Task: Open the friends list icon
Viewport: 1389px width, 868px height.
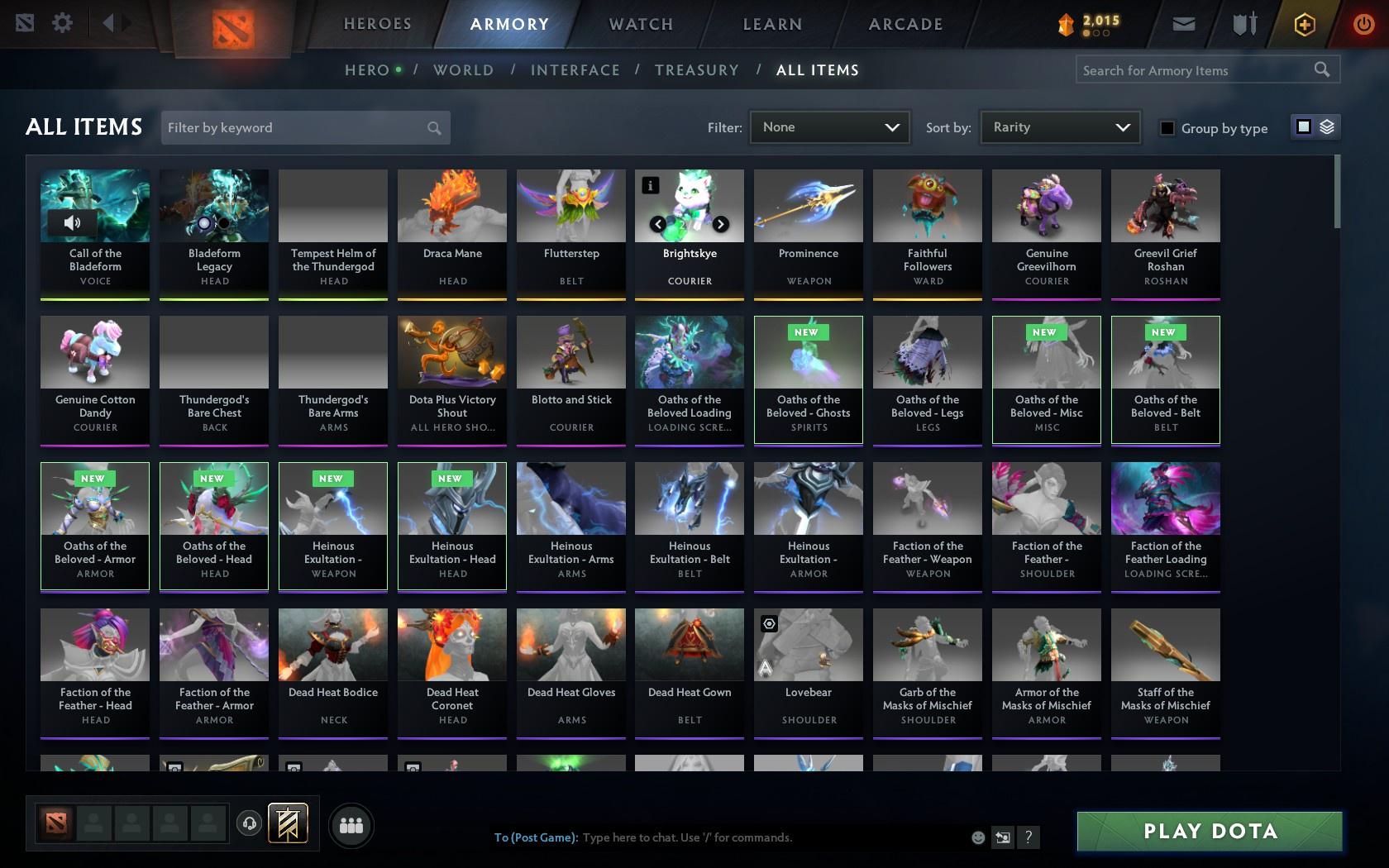Action: click(351, 824)
